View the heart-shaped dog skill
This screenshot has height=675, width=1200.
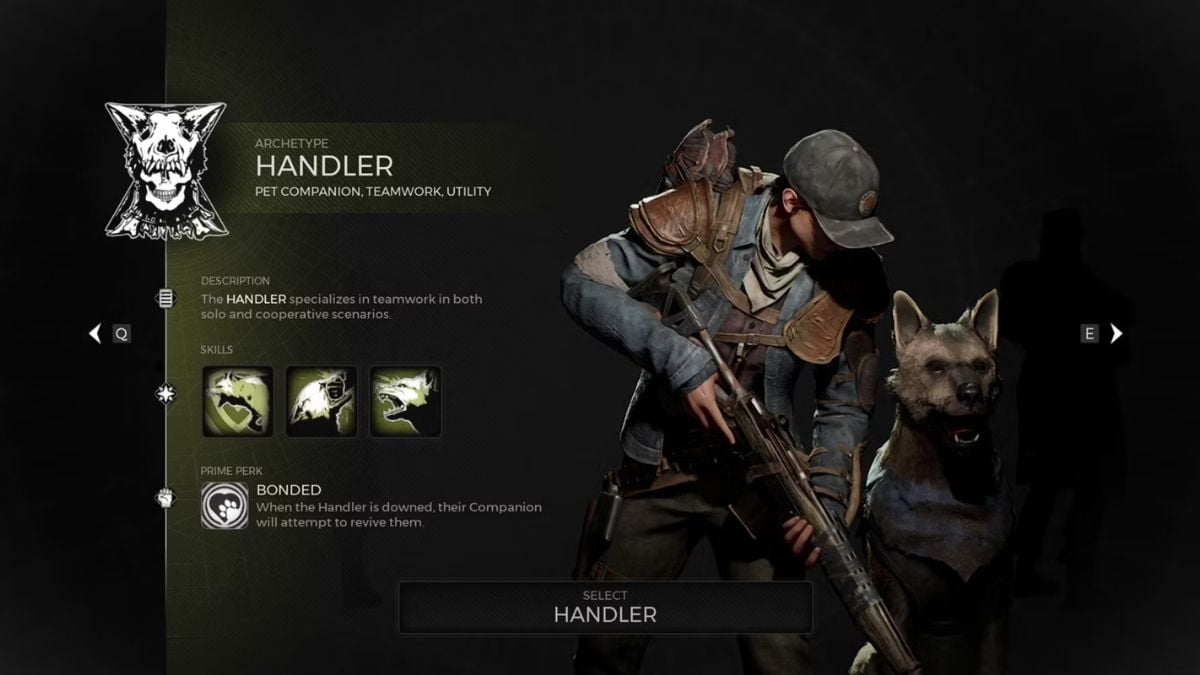(237, 401)
